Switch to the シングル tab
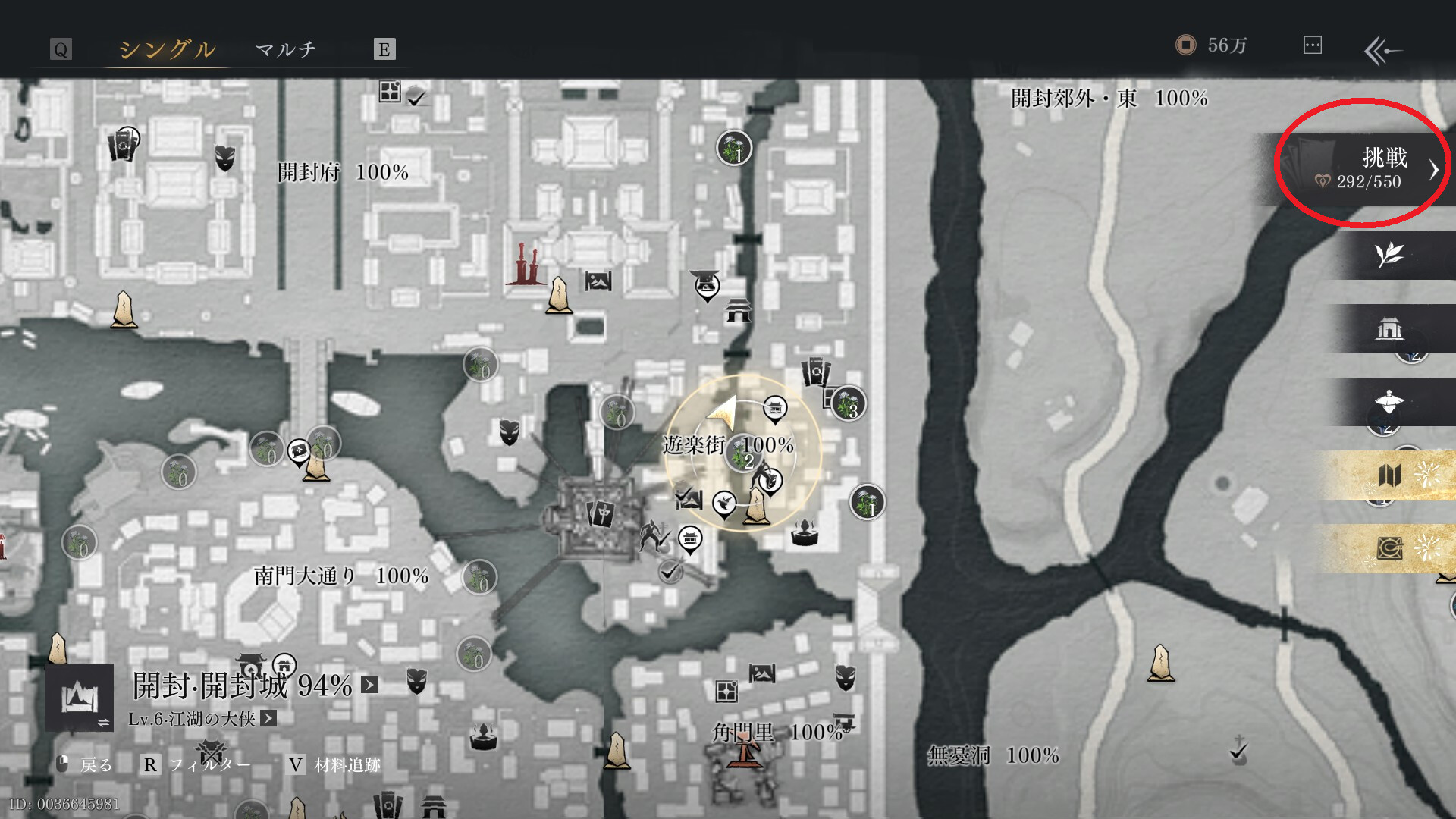The height and width of the screenshot is (819, 1456). click(167, 49)
